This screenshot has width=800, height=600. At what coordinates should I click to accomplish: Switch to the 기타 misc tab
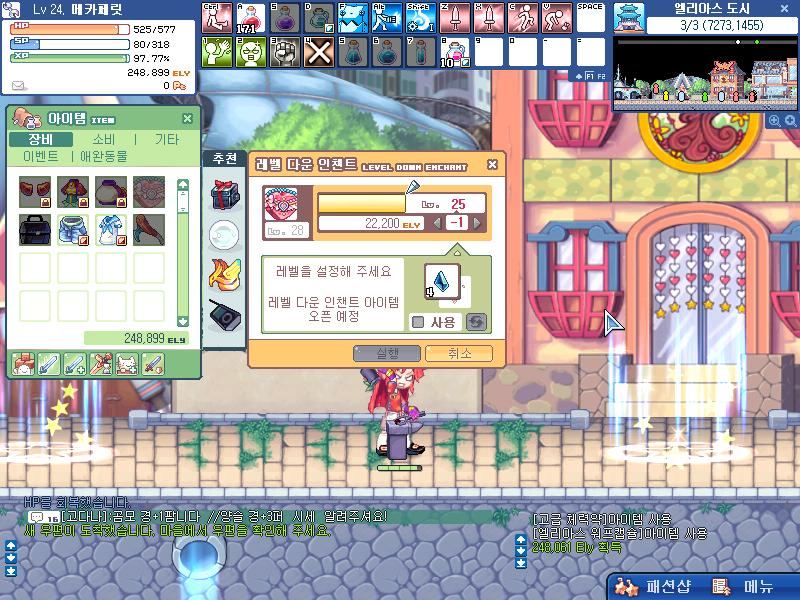click(x=166, y=140)
